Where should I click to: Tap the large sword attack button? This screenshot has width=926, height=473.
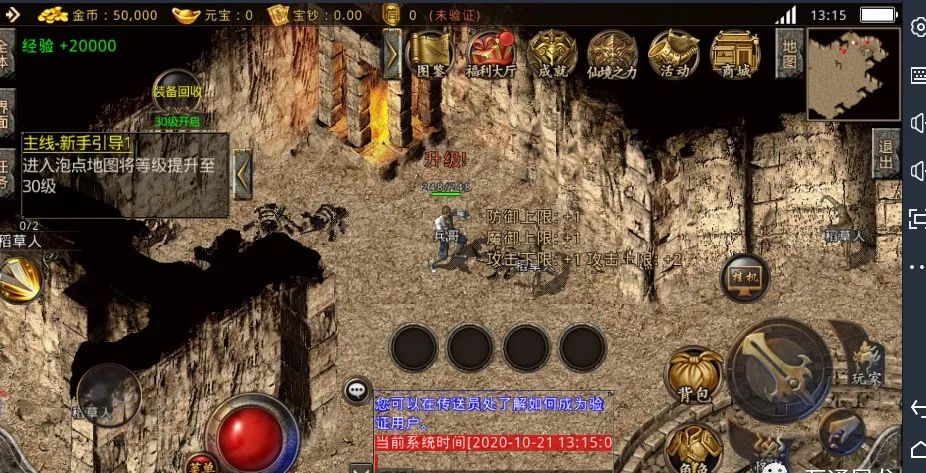778,367
